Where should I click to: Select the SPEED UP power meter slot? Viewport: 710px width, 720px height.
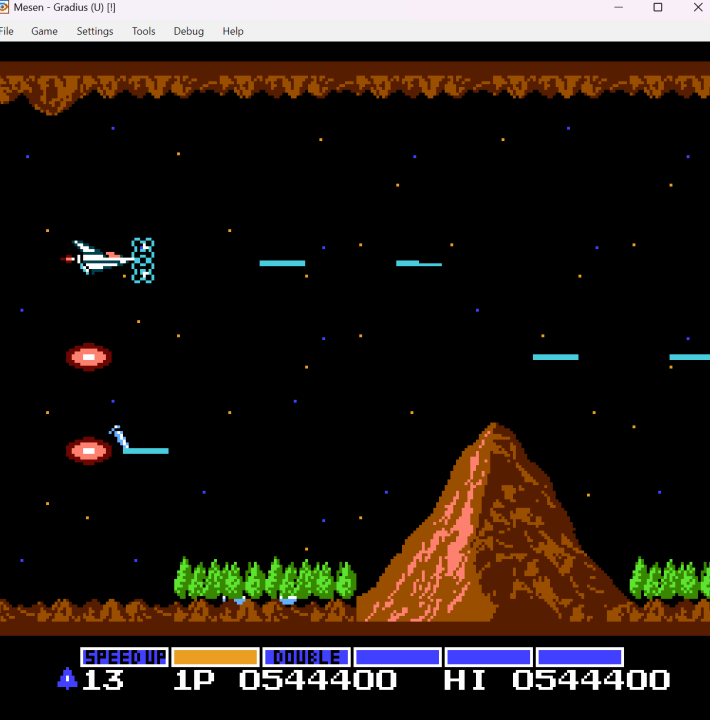pos(124,657)
